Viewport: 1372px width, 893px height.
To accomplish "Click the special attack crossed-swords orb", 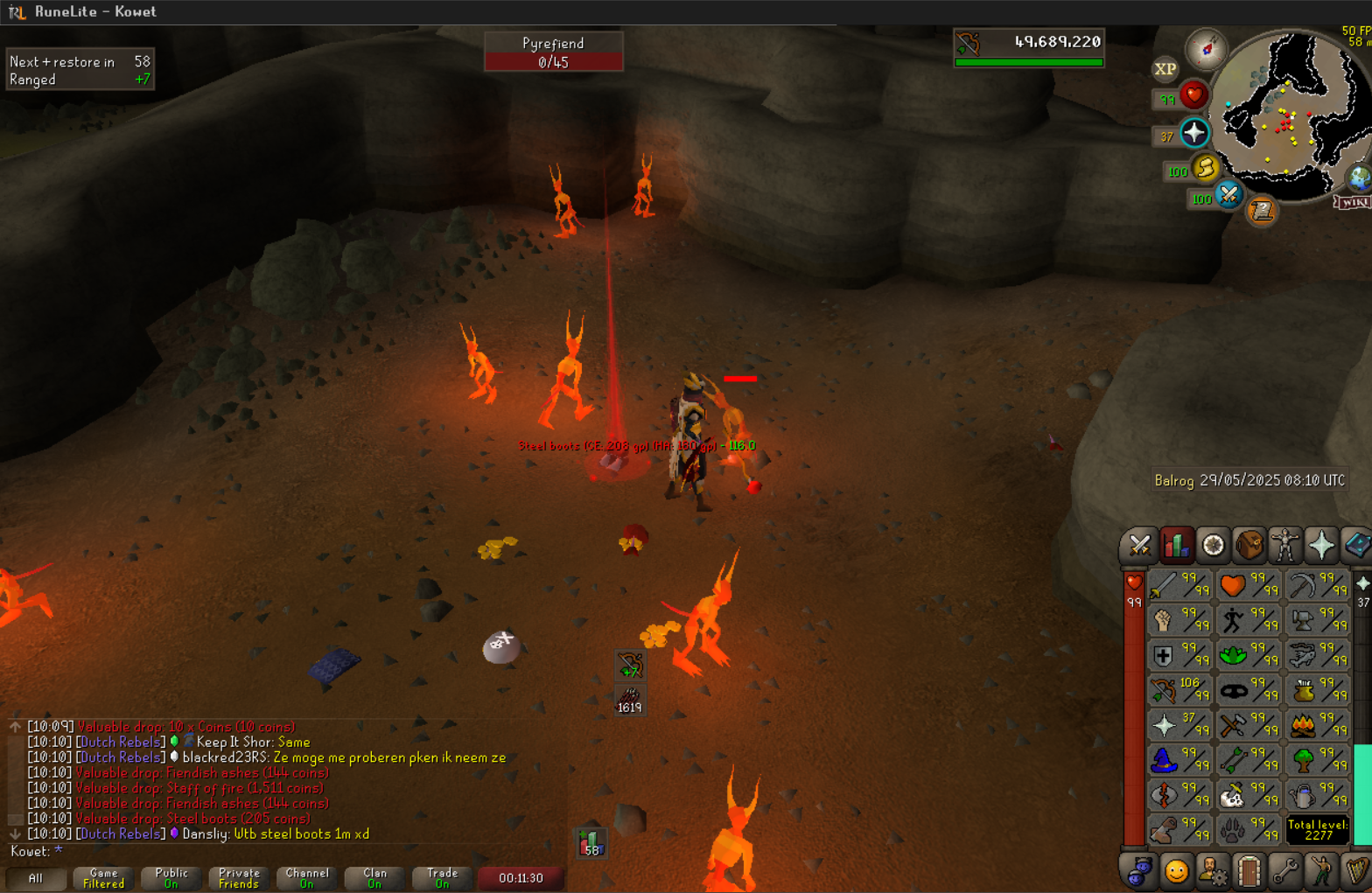I will (1229, 194).
